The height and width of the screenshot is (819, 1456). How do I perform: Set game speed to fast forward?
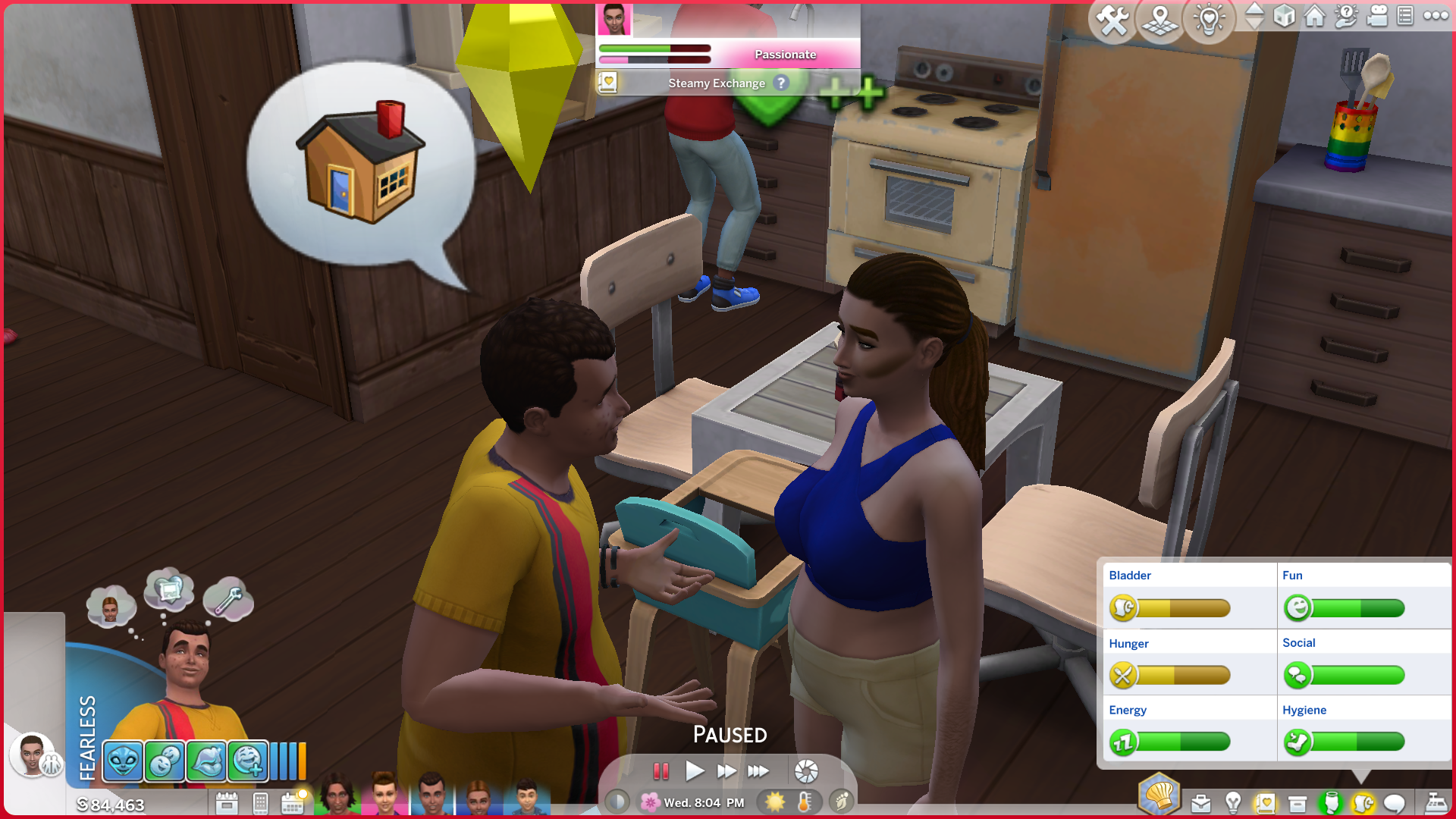[726, 771]
